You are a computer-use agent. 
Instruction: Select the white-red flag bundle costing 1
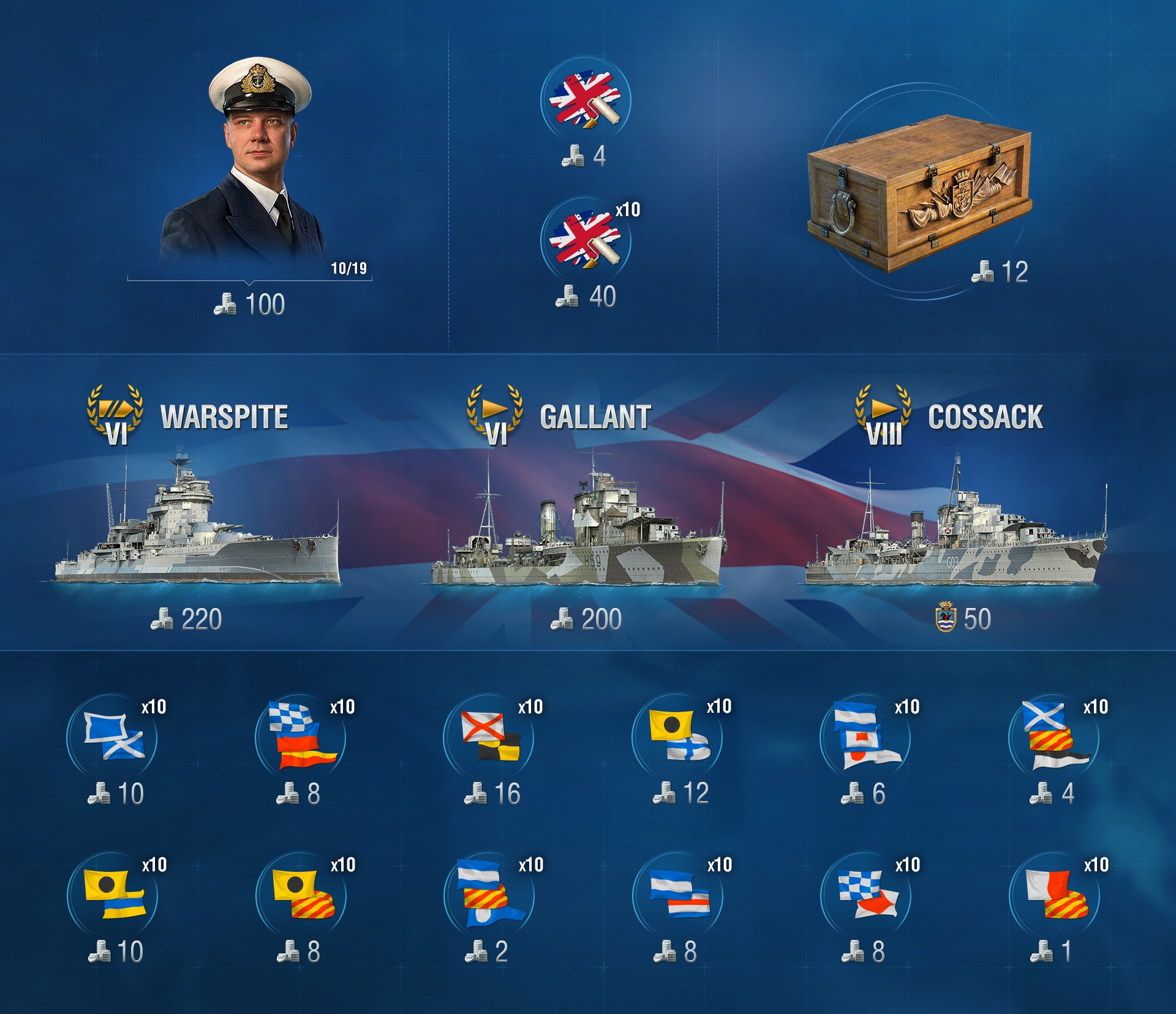pyautogui.click(x=1054, y=895)
